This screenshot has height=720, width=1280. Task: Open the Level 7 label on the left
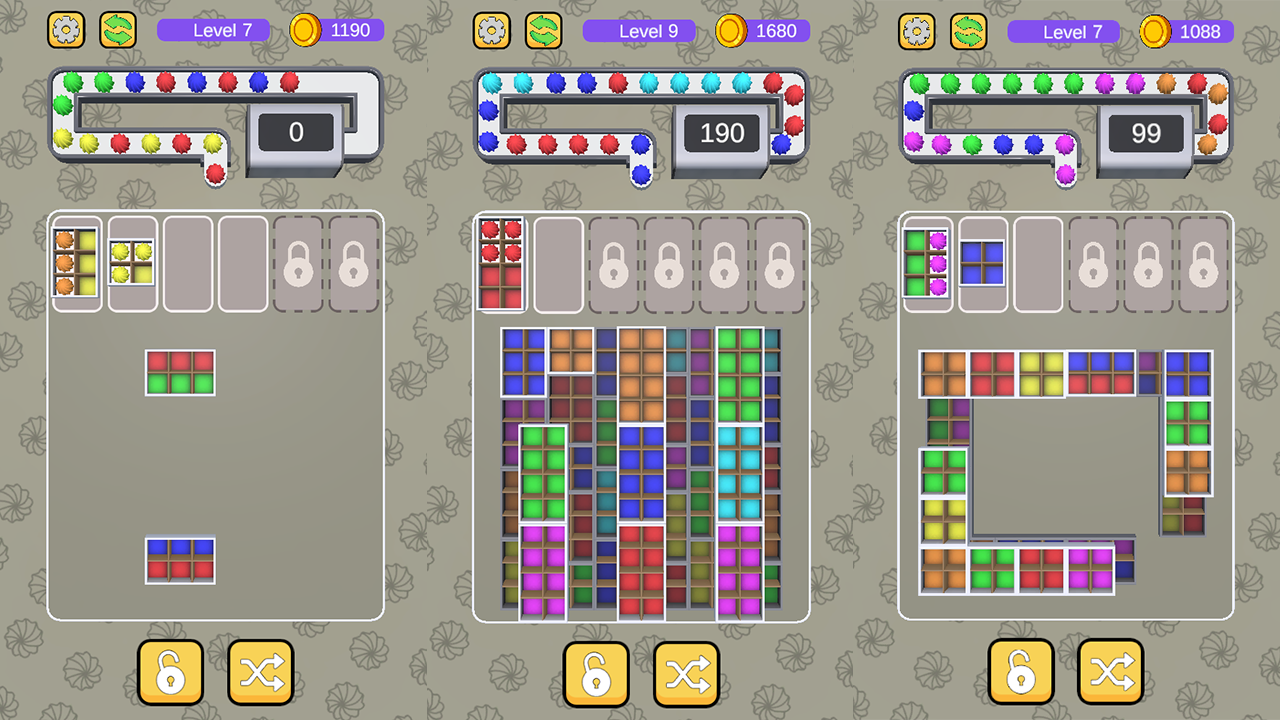pyautogui.click(x=213, y=30)
